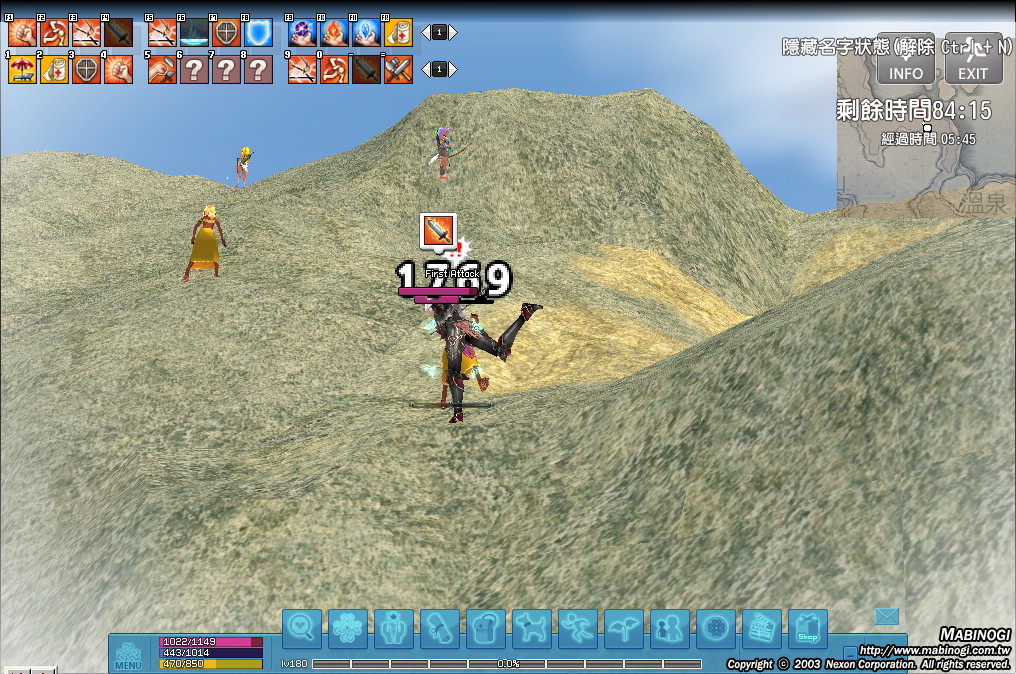1016x674 pixels.
Task: Select the crossed axe and sword hotbar slot
Action: (x=398, y=69)
